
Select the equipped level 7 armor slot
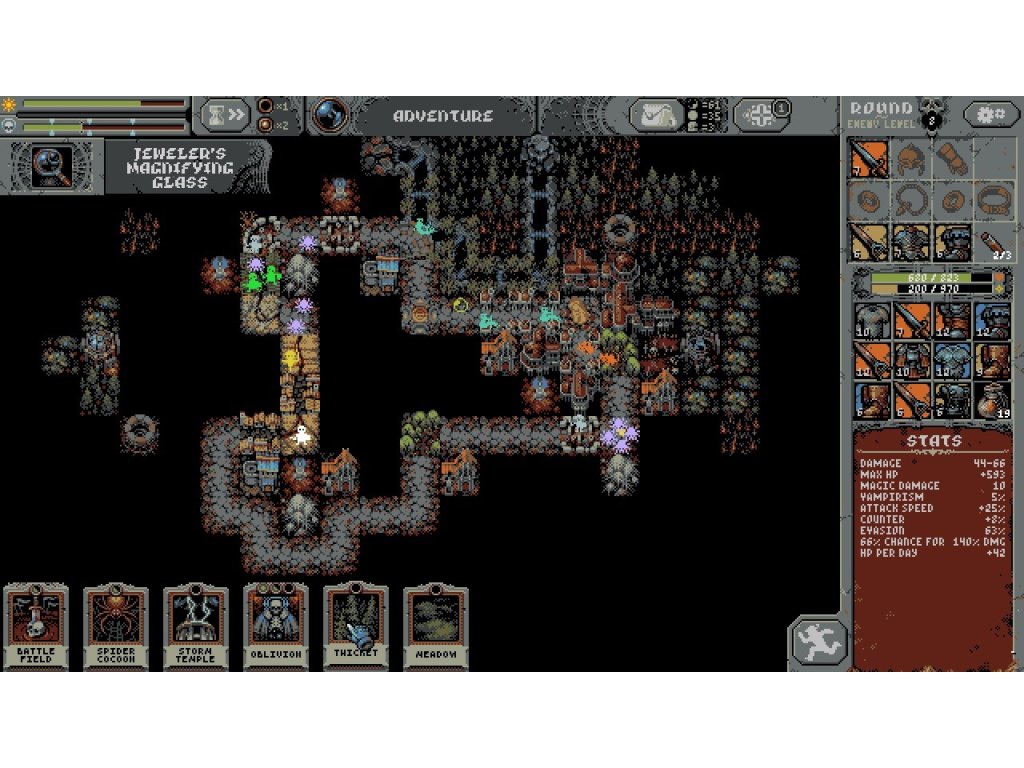(910, 243)
